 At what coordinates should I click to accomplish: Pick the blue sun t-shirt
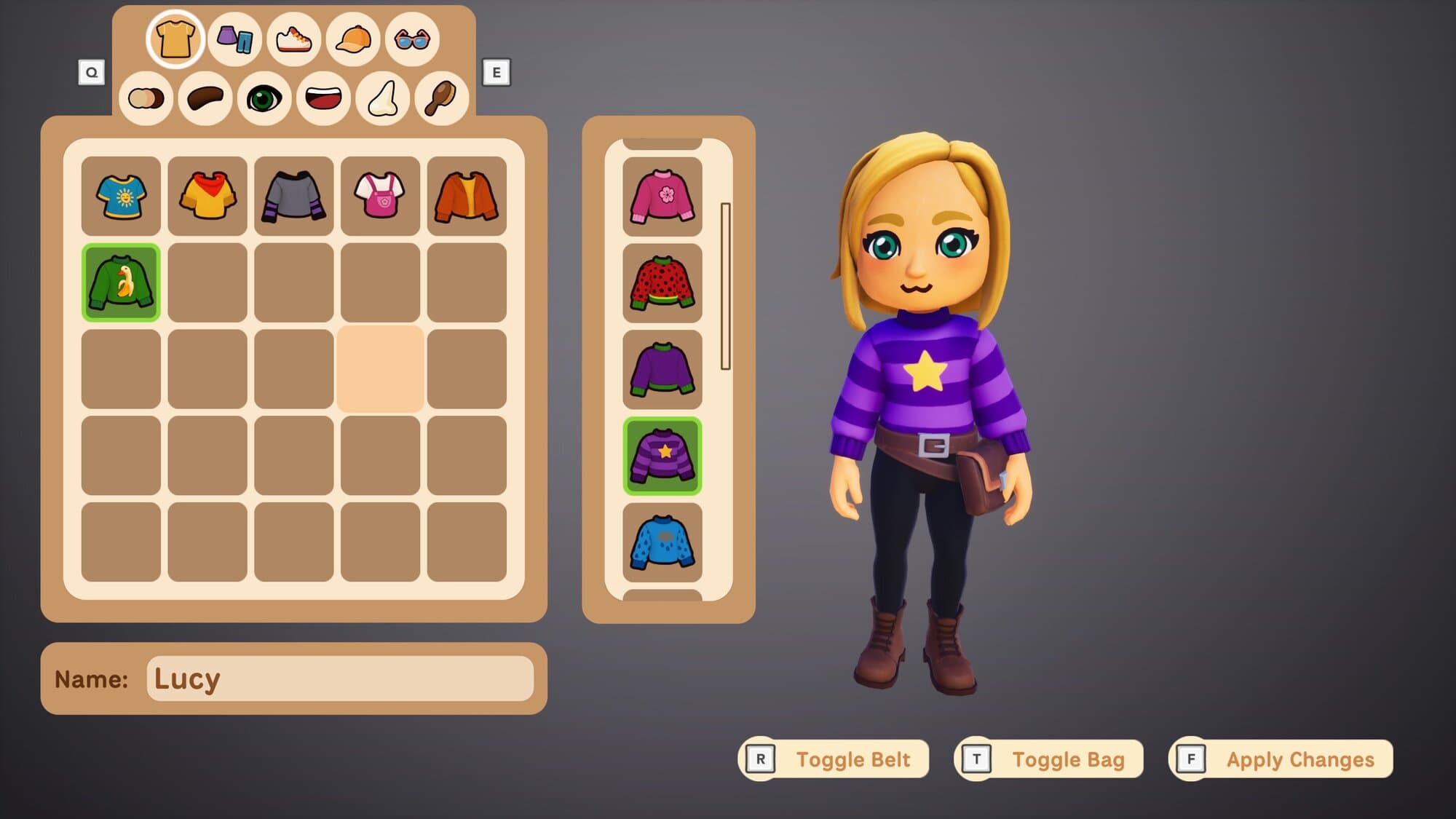(x=121, y=196)
